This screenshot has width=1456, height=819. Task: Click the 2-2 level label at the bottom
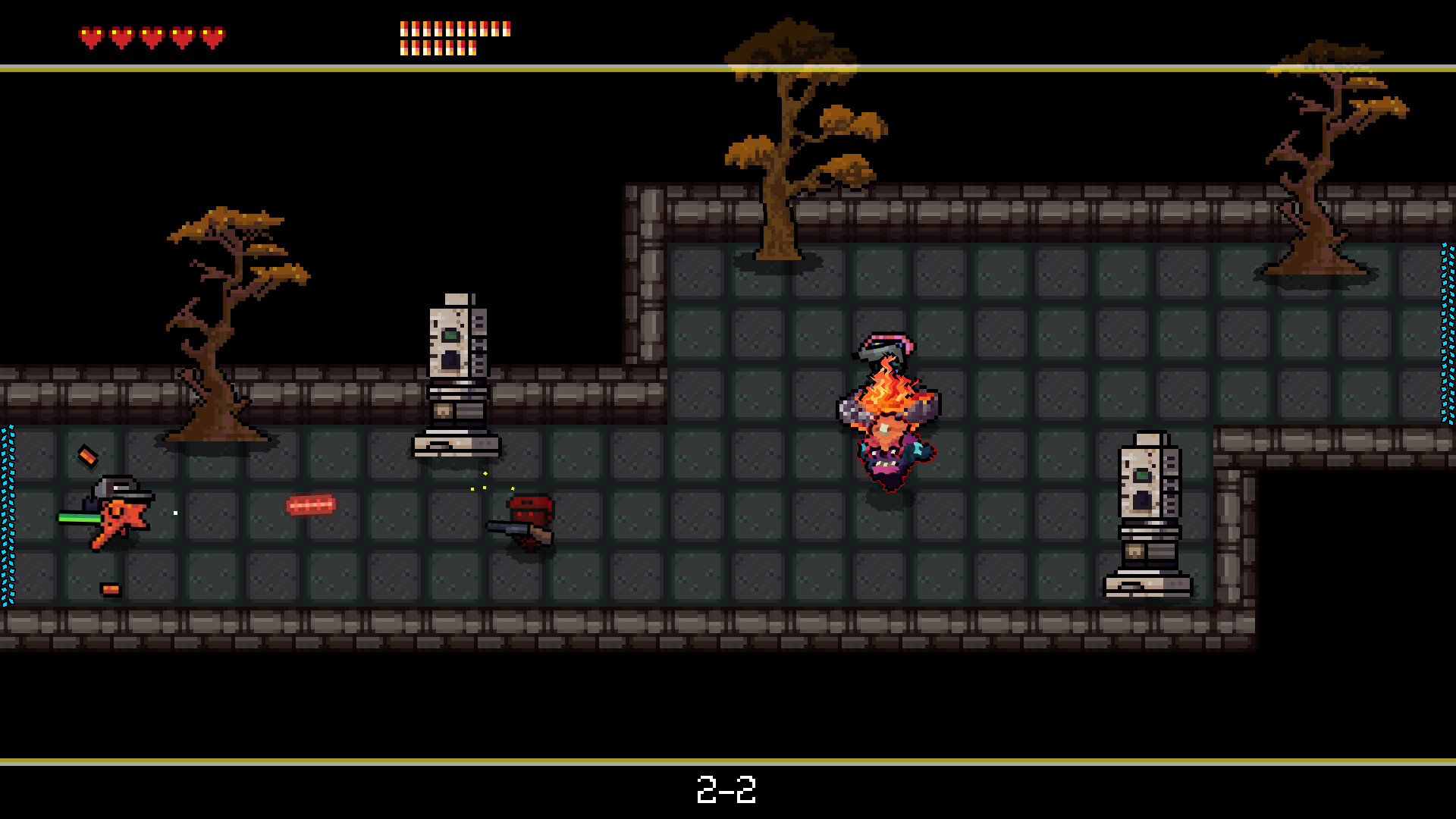(727, 791)
